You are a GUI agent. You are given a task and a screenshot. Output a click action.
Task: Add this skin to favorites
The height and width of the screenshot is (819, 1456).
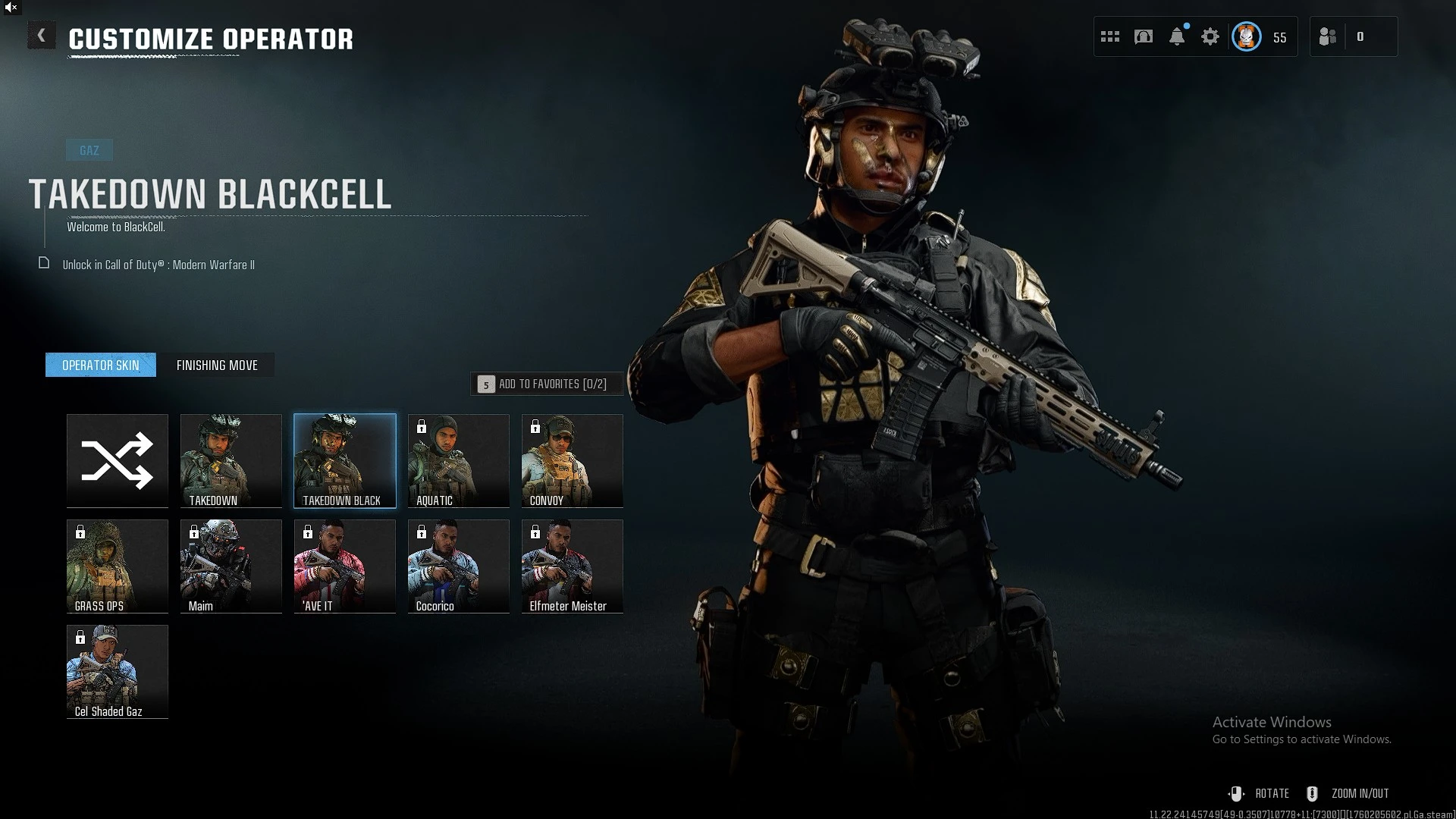click(547, 384)
